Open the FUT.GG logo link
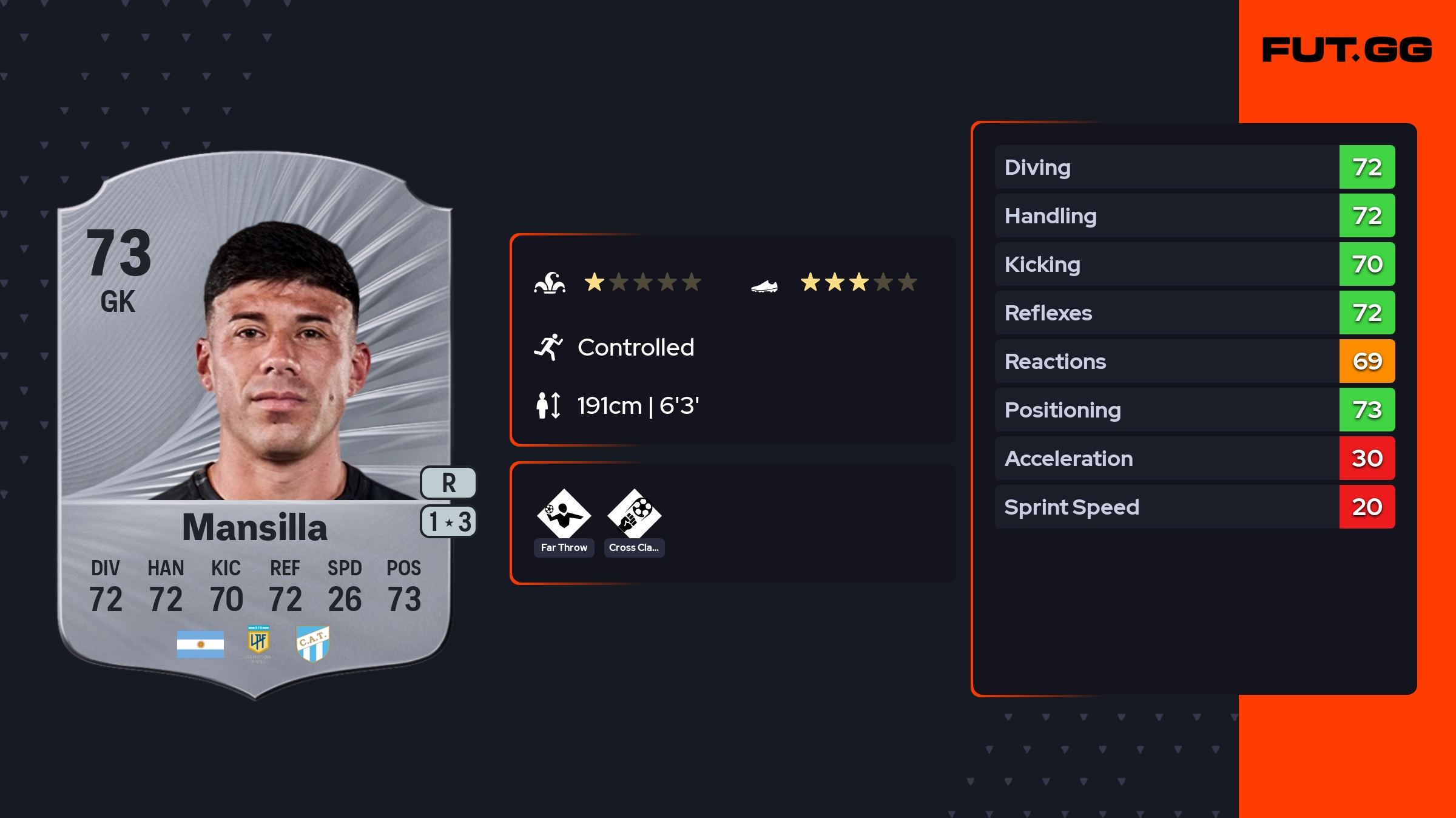This screenshot has width=1456, height=818. (x=1347, y=50)
